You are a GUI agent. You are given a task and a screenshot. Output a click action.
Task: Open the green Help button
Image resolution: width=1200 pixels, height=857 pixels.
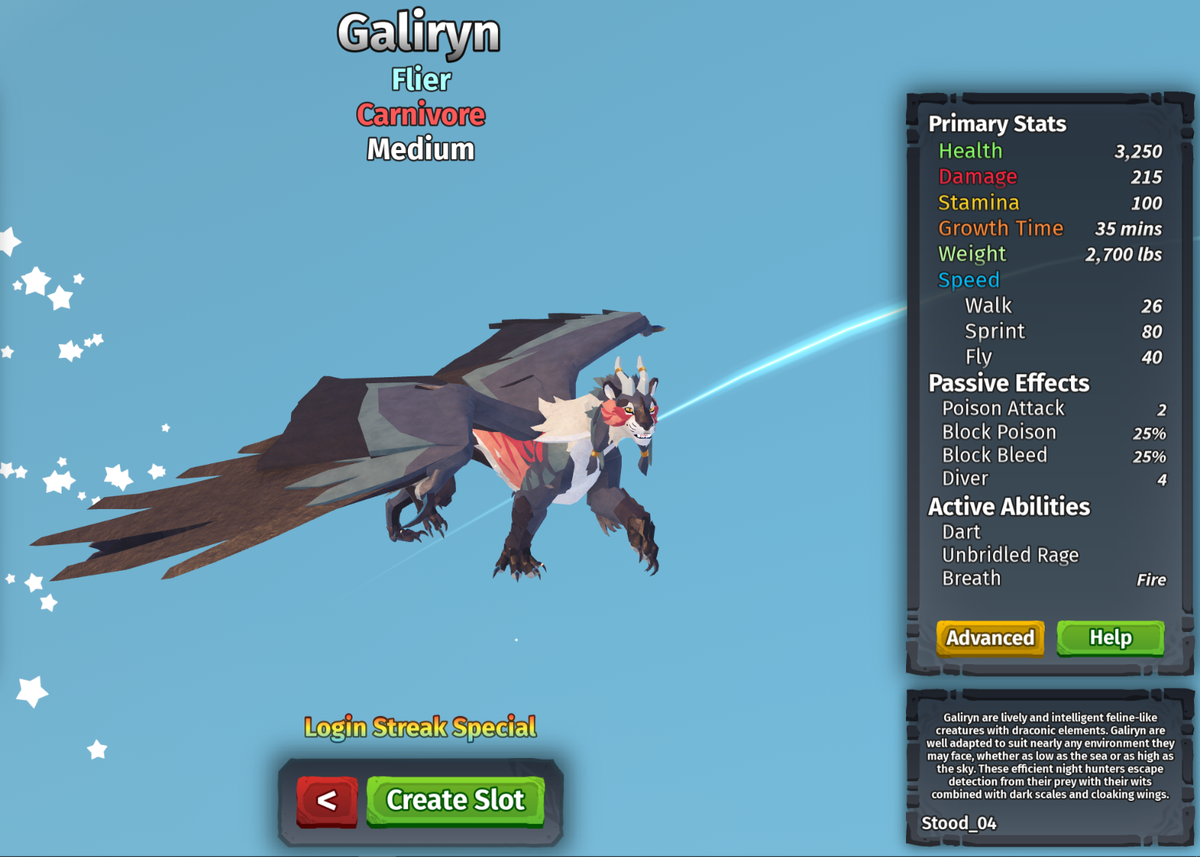tap(1110, 638)
